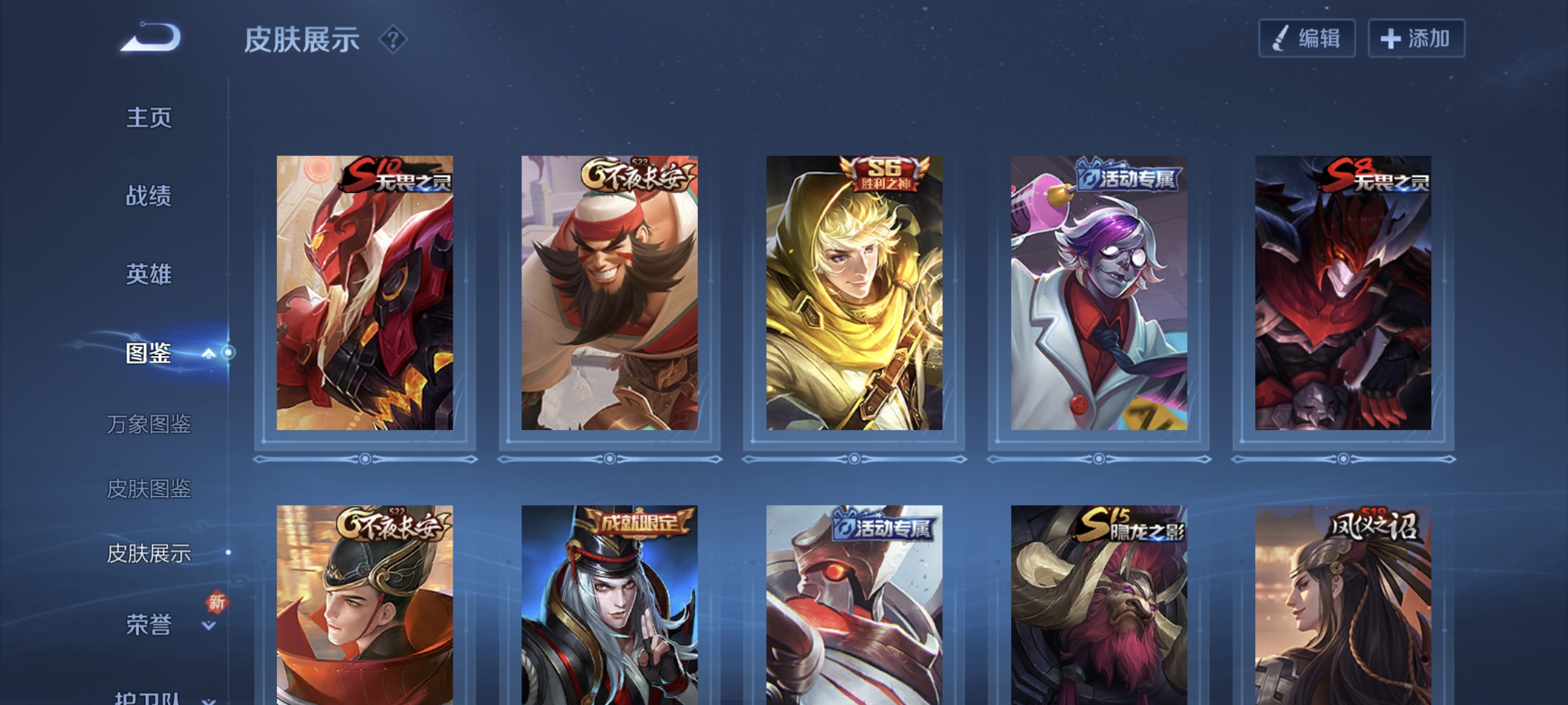Open the skin showcase help icon
The image size is (1568, 705).
click(393, 40)
